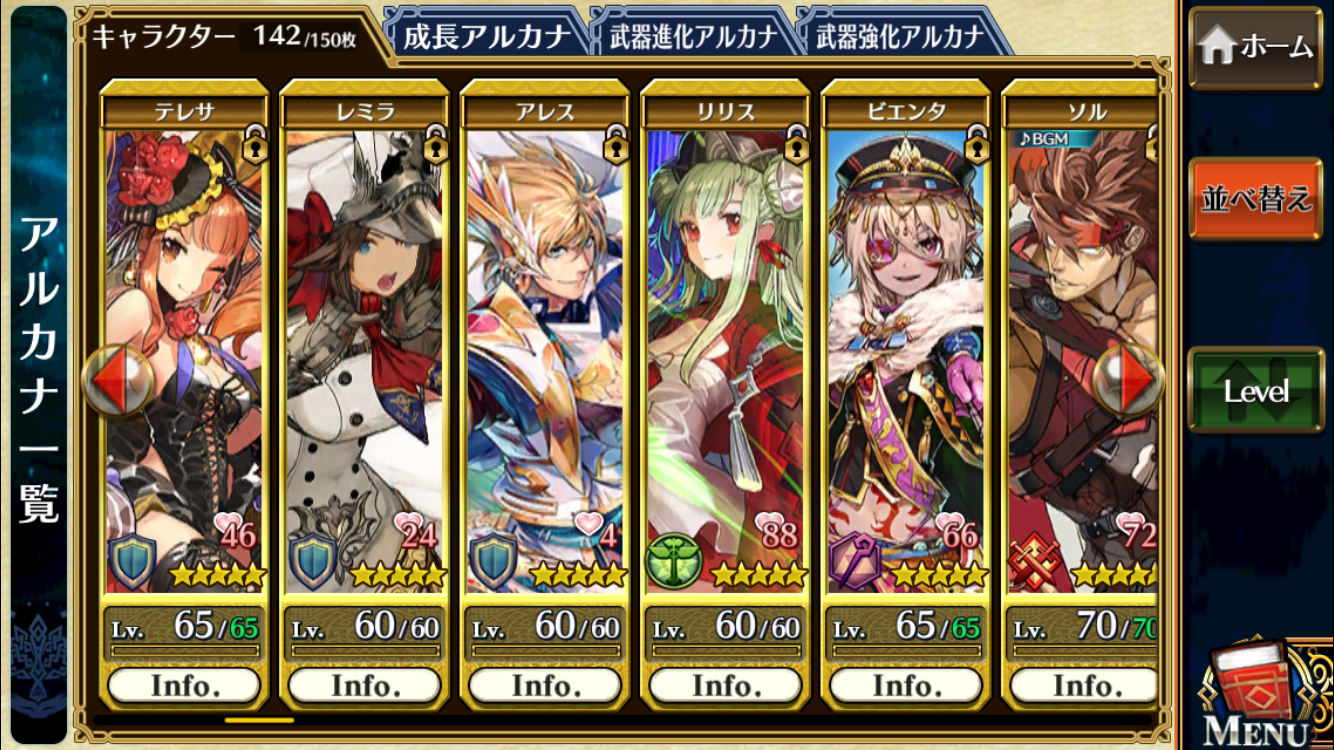Switch to the 武器強化アルカナ tab
This screenshot has width=1334, height=750.
pyautogui.click(x=900, y=37)
